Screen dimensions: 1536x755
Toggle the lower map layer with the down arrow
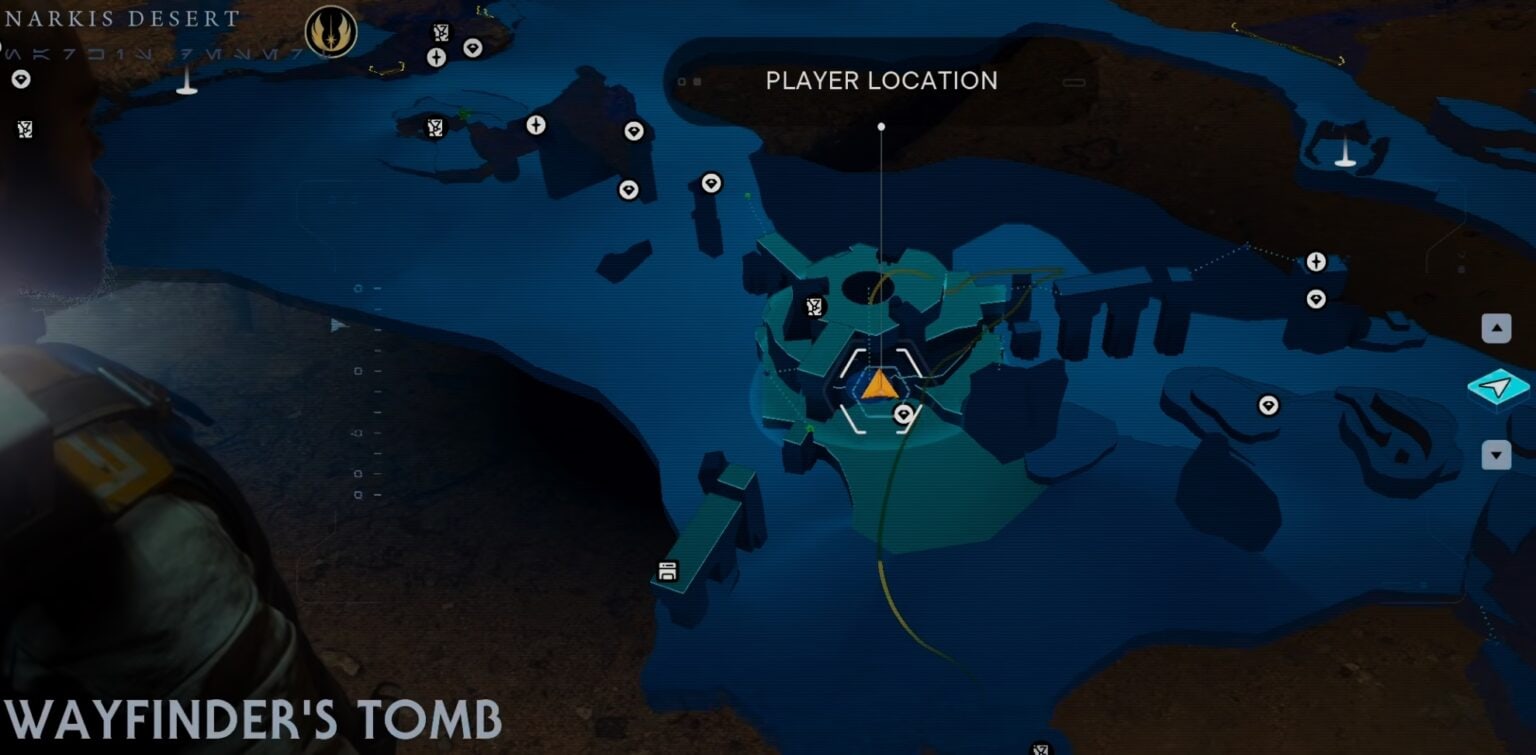tap(1496, 456)
